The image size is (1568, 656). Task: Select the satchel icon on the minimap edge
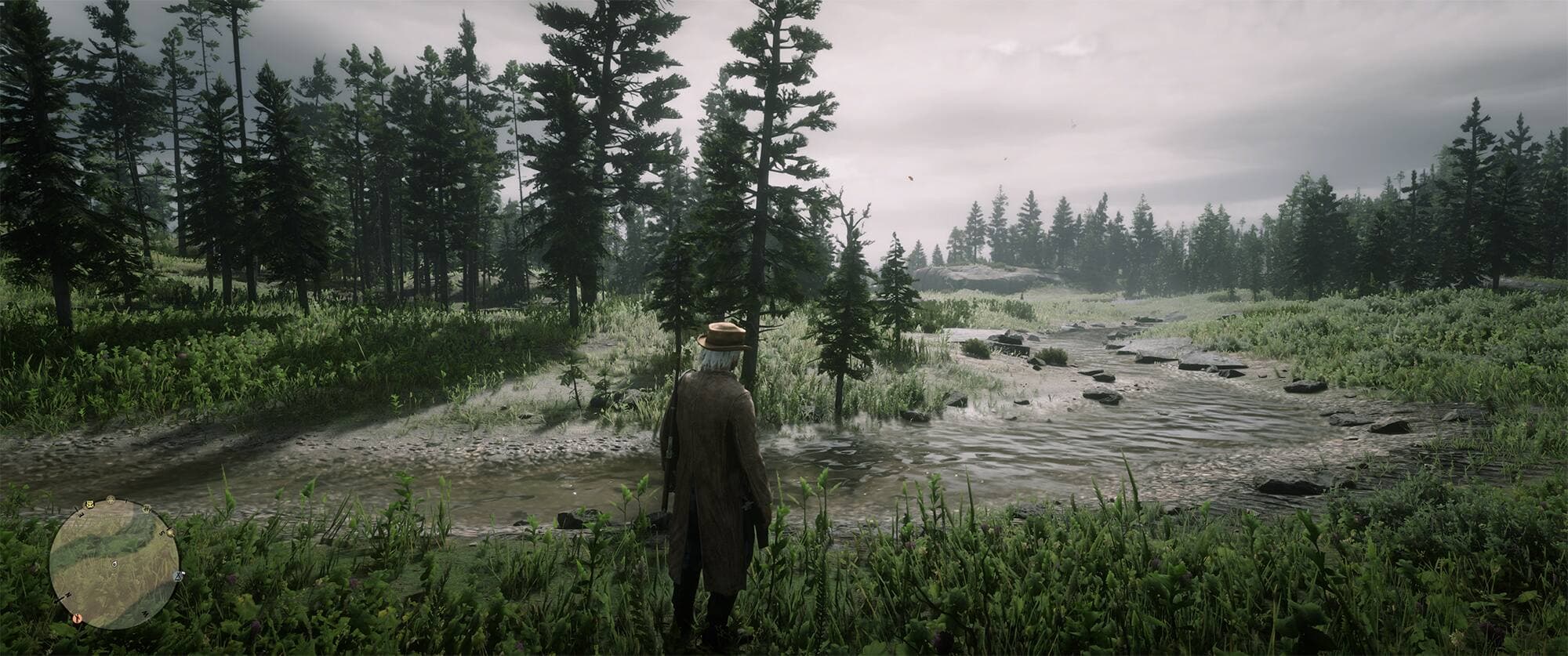[x=90, y=505]
